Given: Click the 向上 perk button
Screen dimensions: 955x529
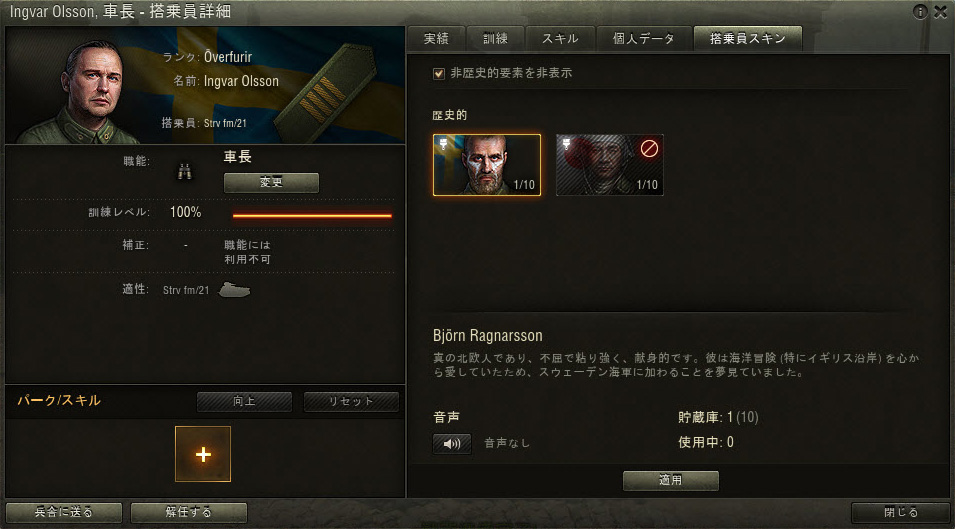Looking at the screenshot, I should pos(244,402).
